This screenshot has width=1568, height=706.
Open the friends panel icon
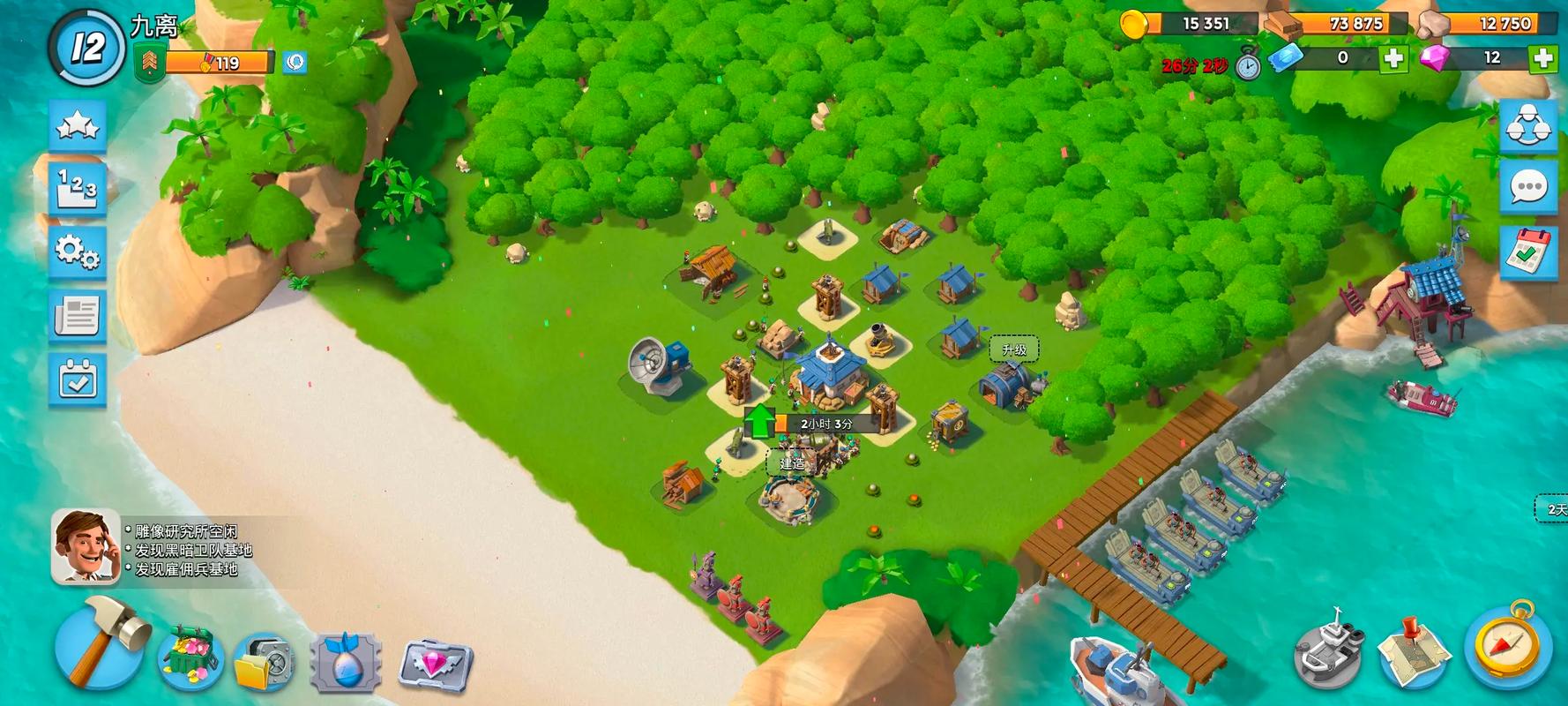point(1530,125)
